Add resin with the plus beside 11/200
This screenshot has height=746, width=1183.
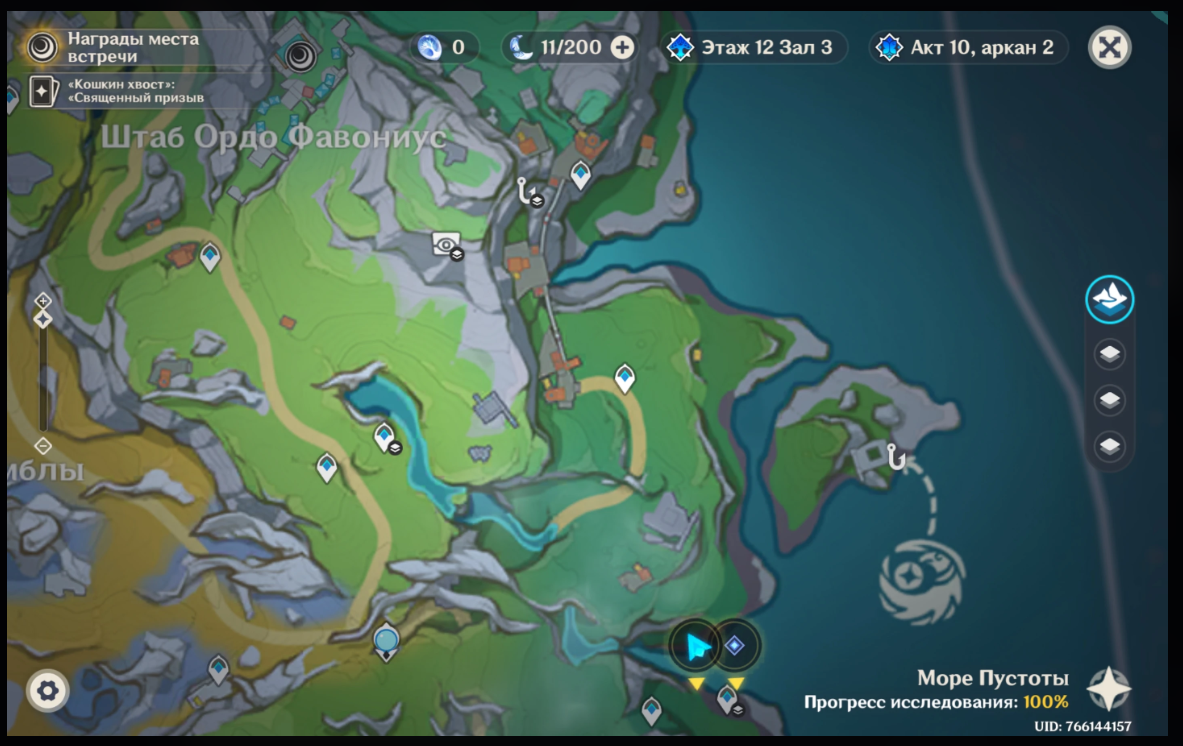point(622,47)
